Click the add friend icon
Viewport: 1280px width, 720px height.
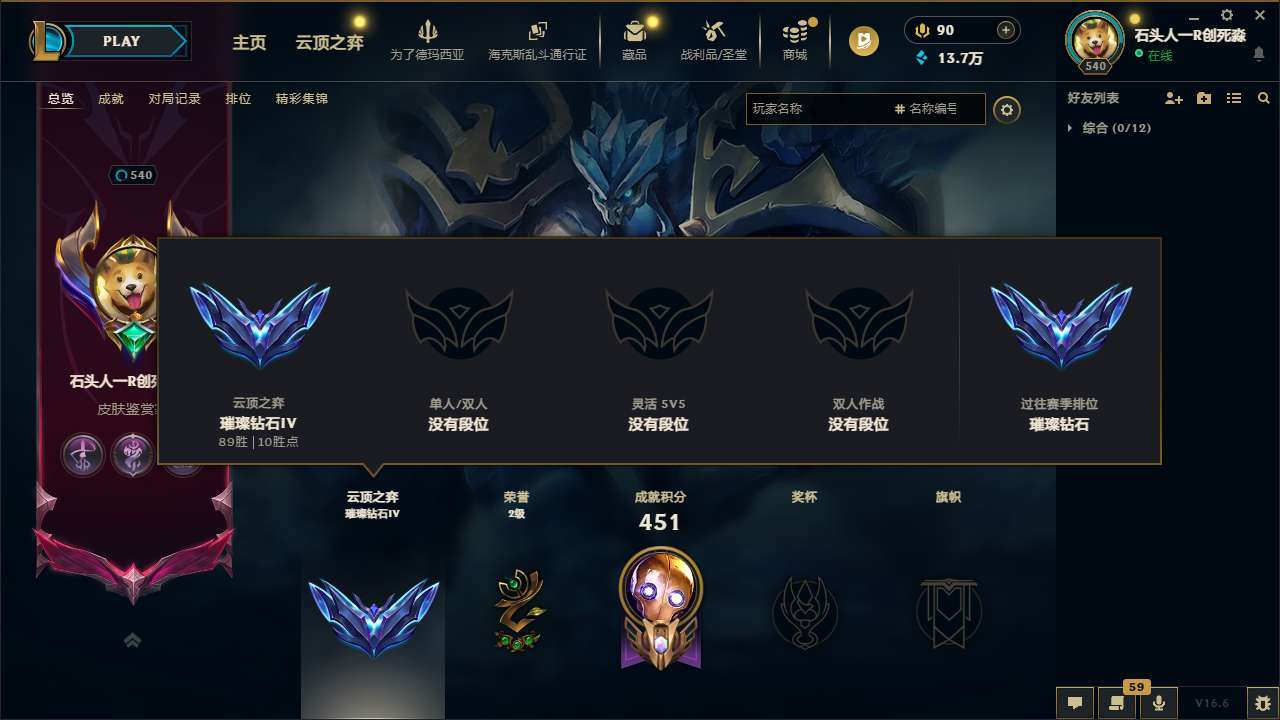click(1173, 98)
